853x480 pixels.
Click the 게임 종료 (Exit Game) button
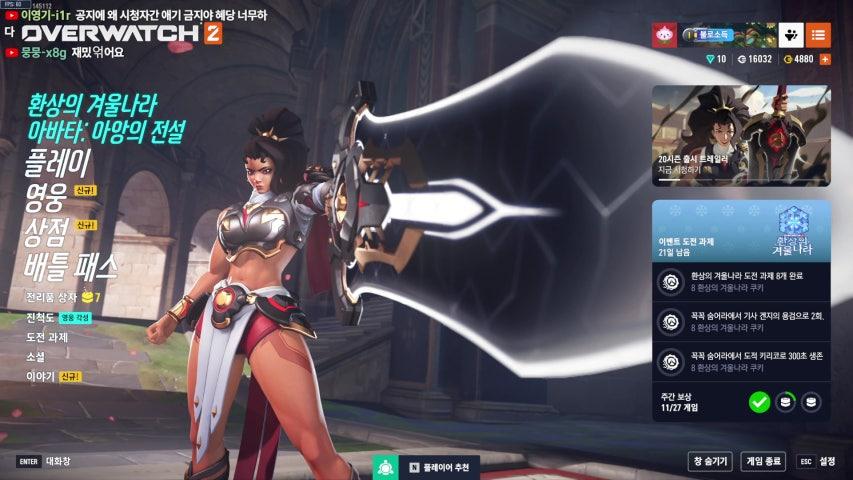click(763, 461)
